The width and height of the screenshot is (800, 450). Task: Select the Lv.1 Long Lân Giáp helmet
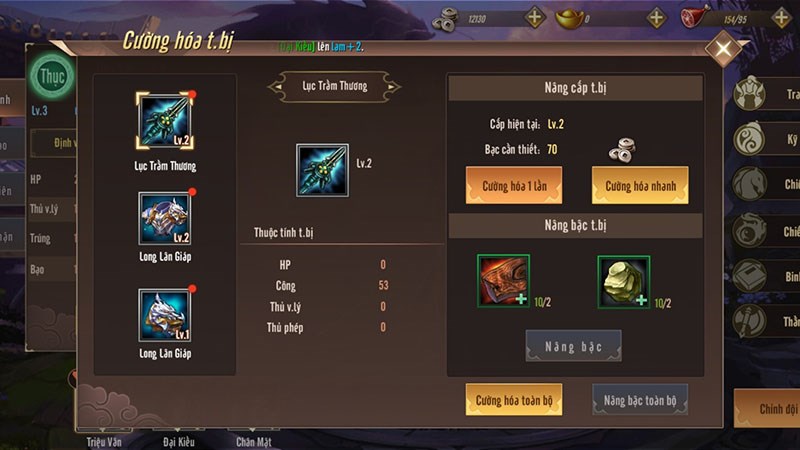point(164,314)
